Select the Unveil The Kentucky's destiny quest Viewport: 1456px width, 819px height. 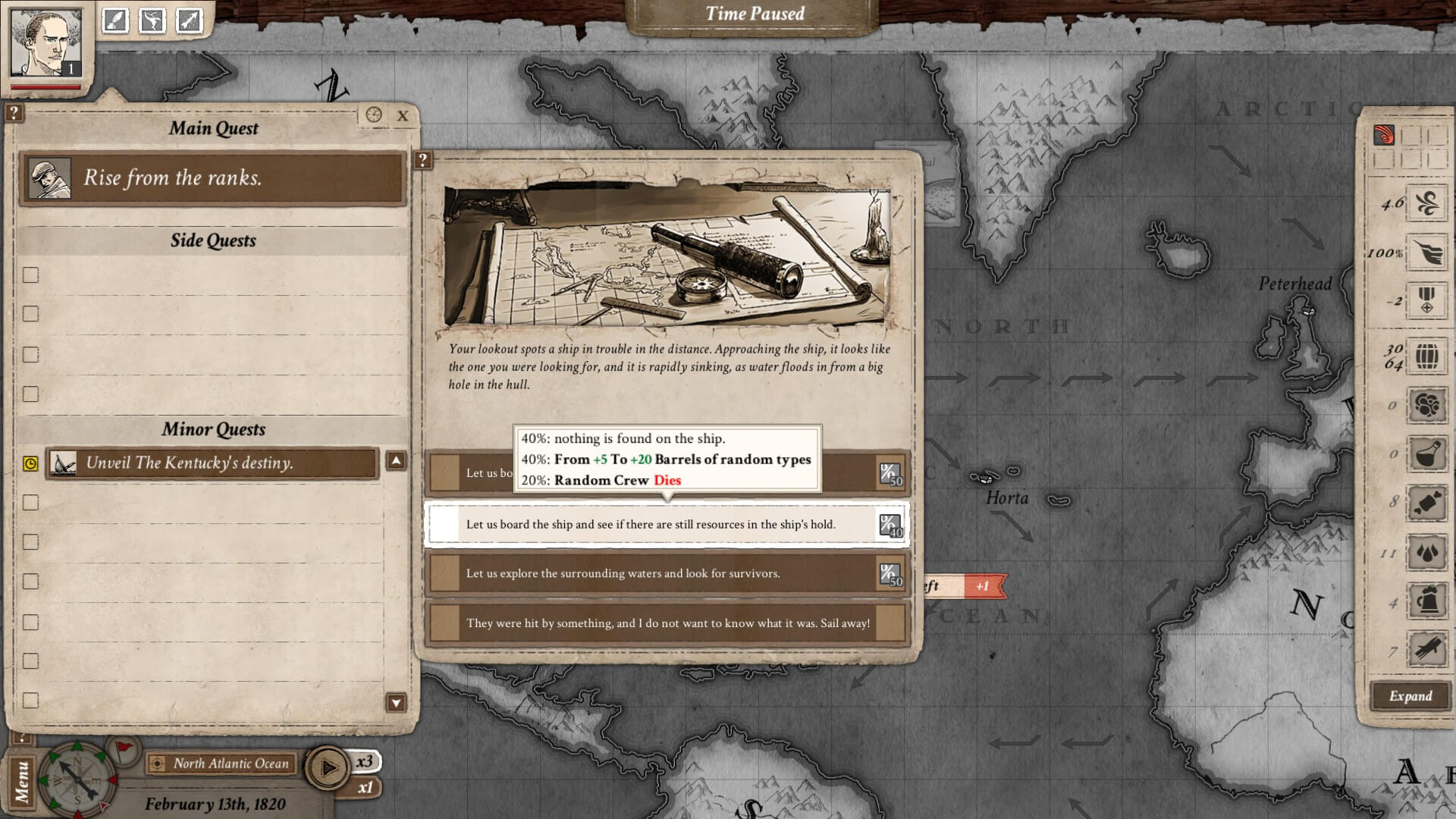(x=212, y=463)
